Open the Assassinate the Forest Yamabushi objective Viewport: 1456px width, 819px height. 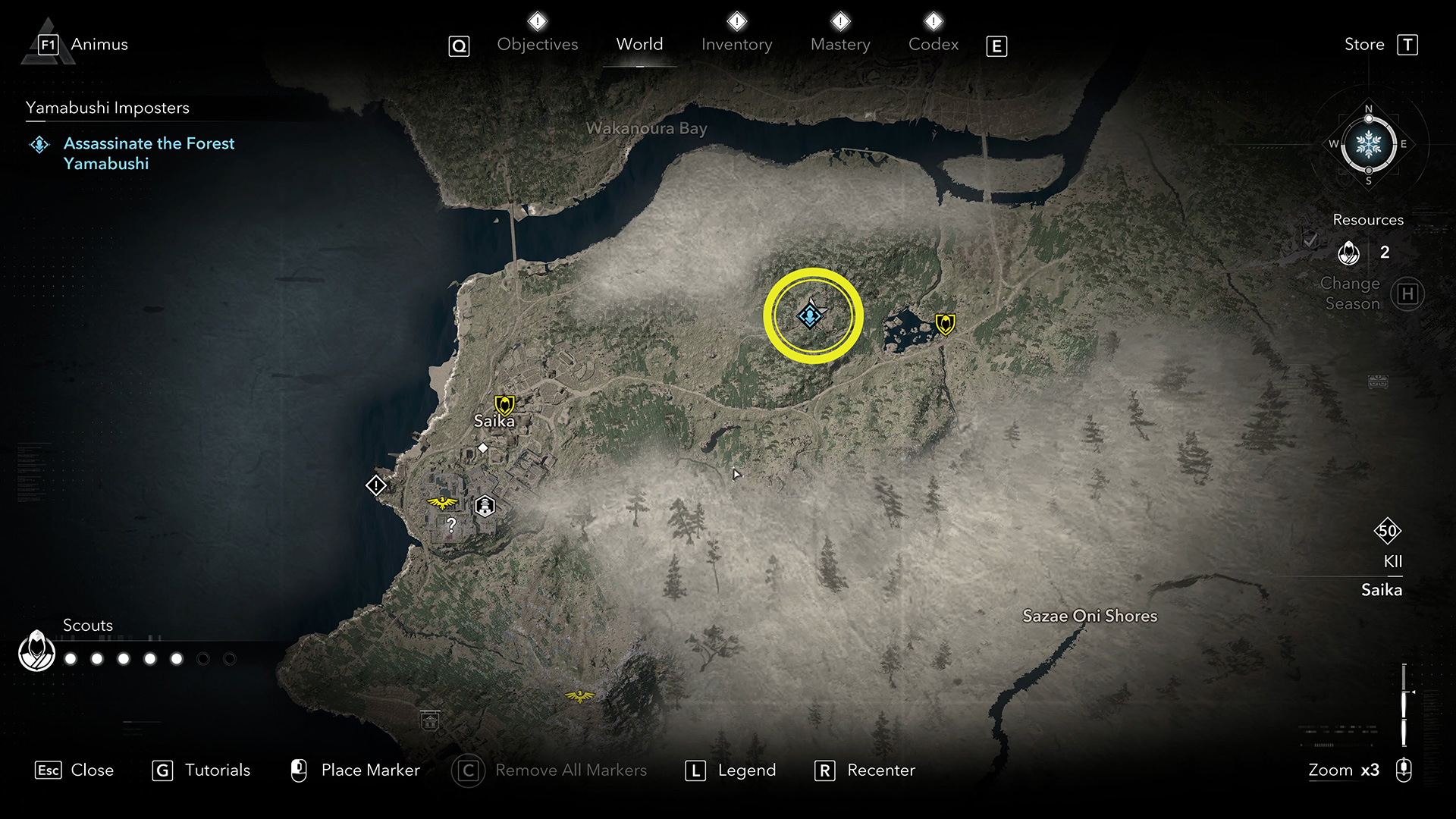click(149, 153)
